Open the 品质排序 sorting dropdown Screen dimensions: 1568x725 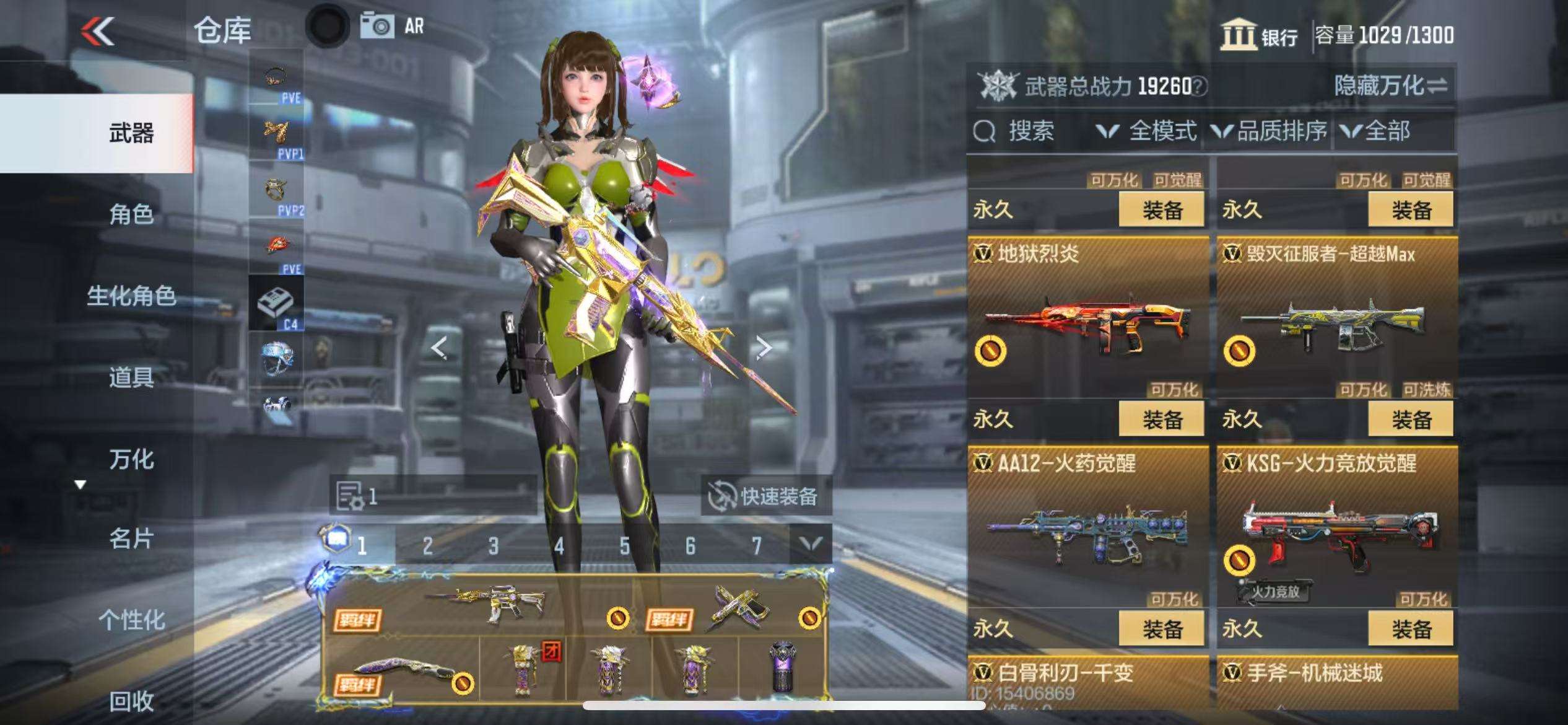point(1270,131)
